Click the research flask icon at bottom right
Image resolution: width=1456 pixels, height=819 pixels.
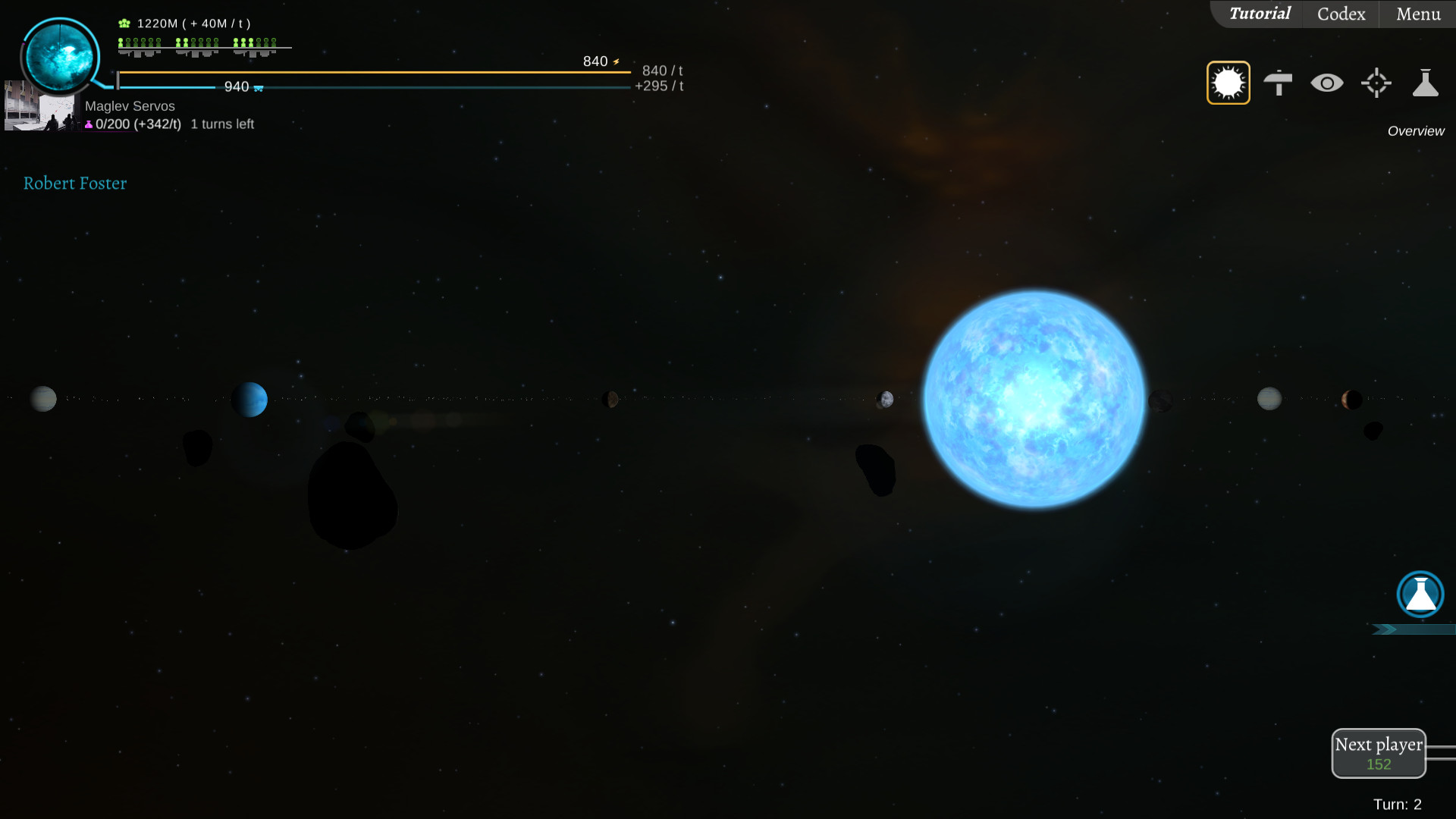[1419, 595]
